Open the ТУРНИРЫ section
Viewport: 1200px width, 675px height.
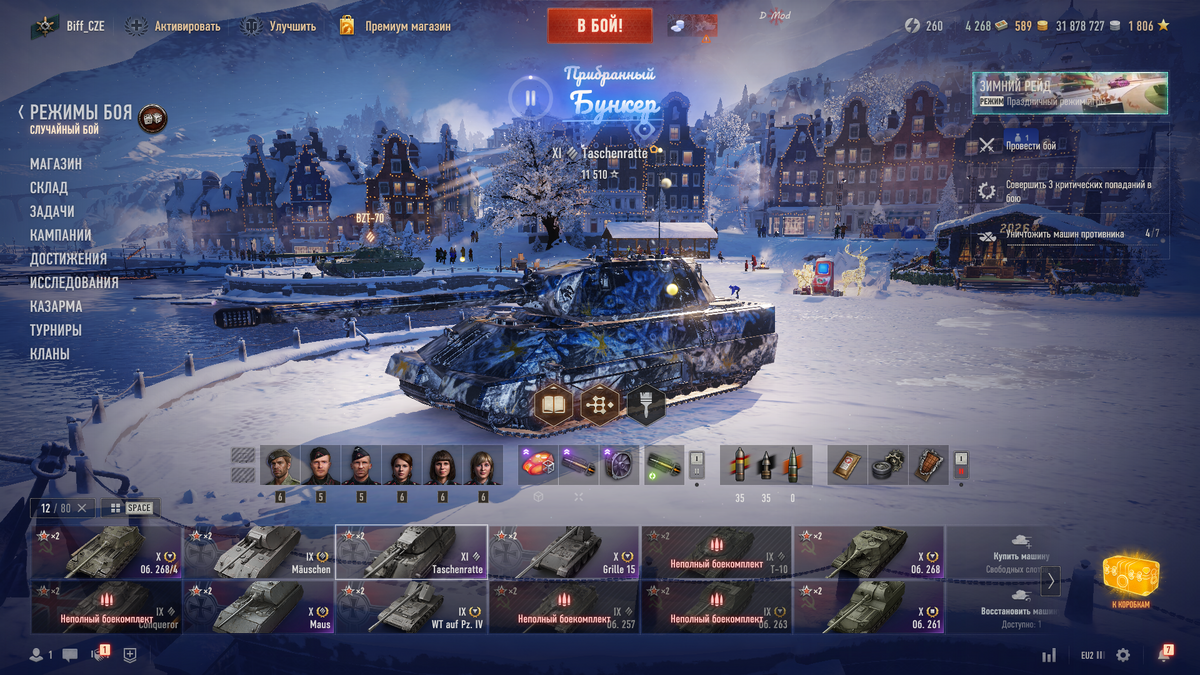point(56,330)
